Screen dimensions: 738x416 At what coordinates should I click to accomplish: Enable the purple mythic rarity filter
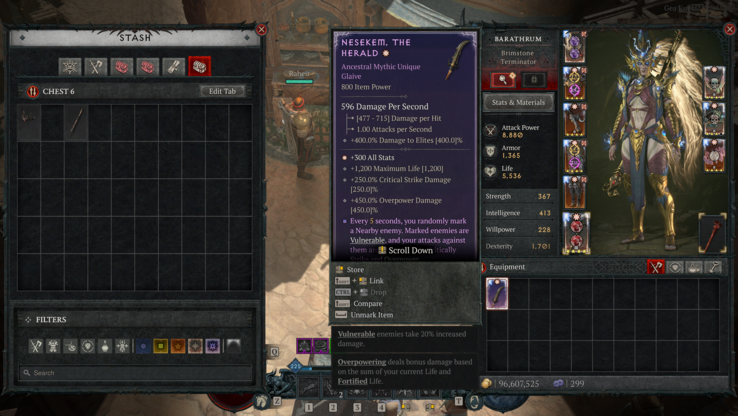pyautogui.click(x=212, y=346)
